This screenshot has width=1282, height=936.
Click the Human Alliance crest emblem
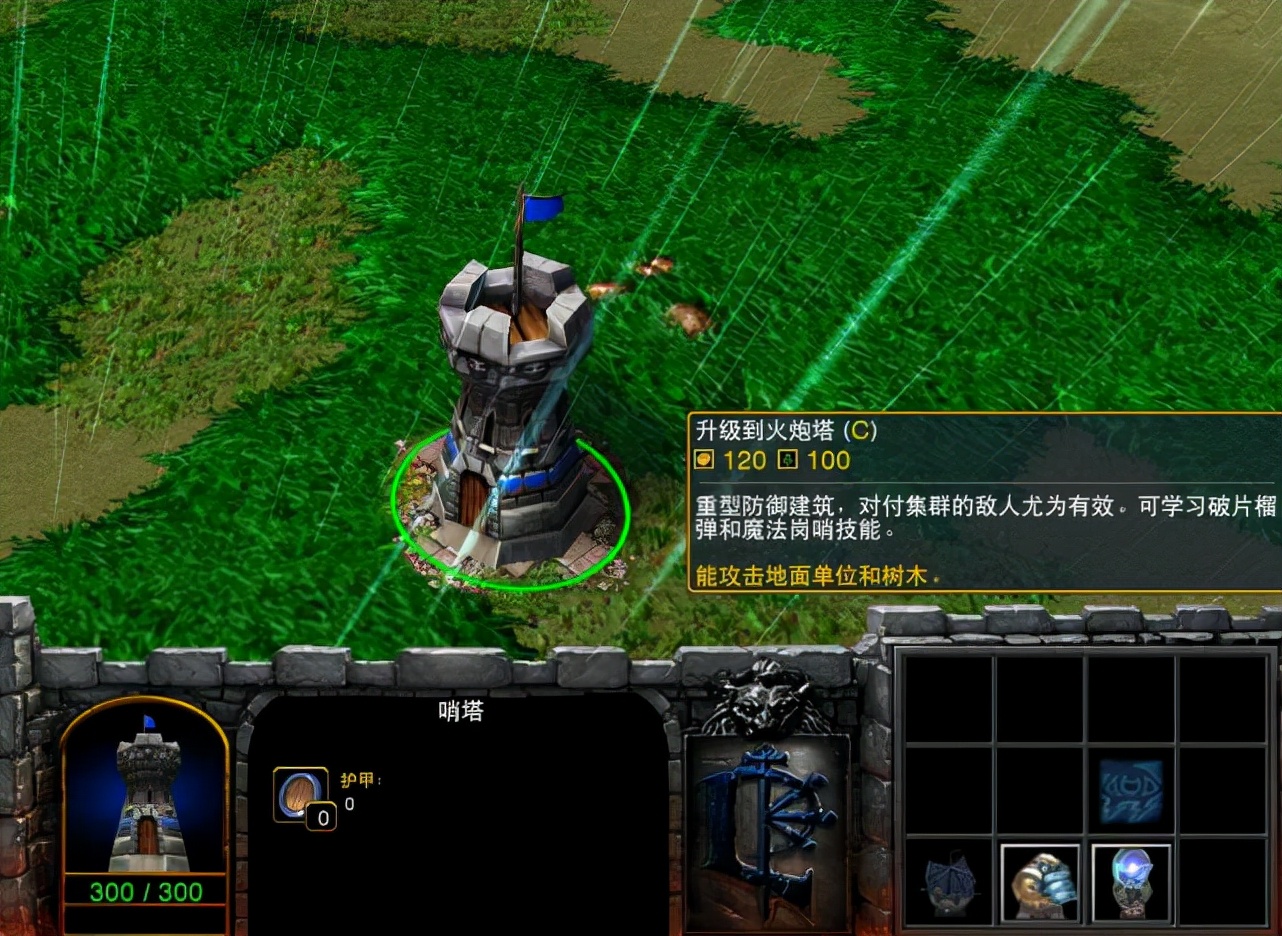coord(768,820)
